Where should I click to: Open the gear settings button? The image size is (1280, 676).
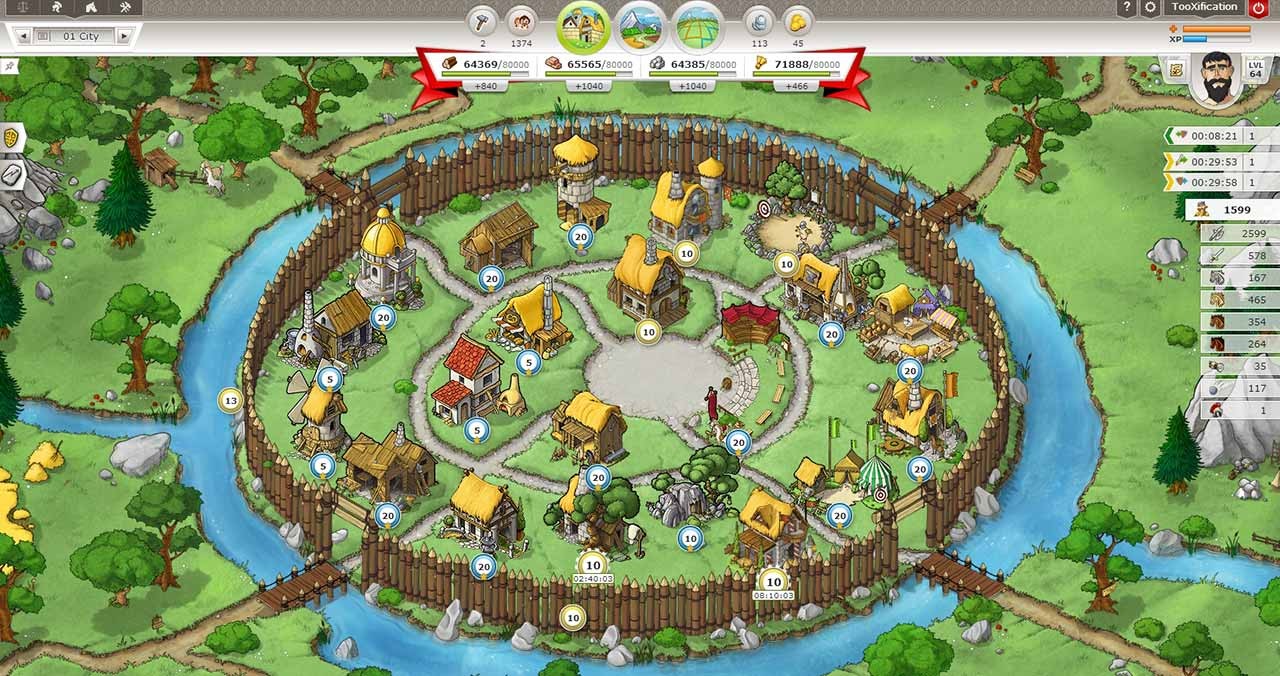point(1151,8)
